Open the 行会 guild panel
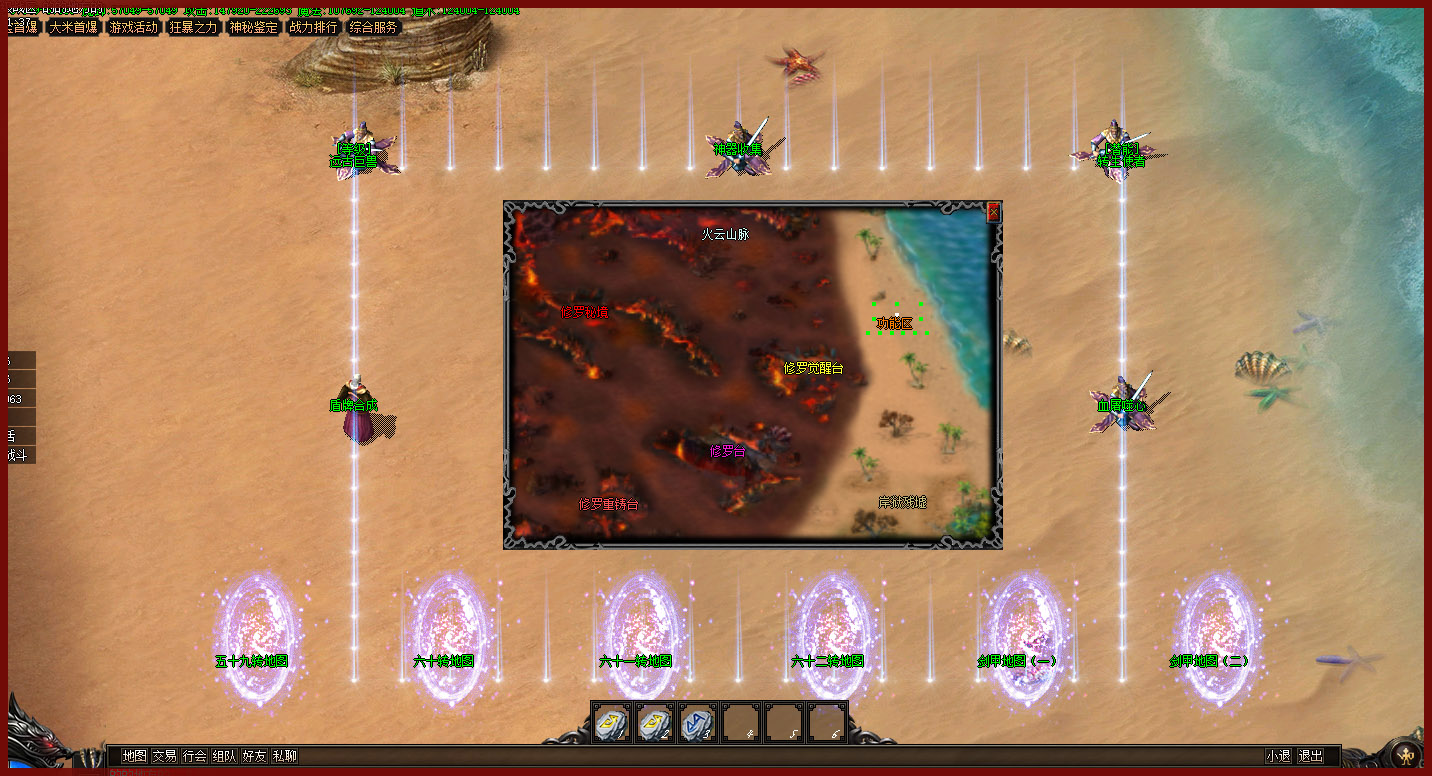The height and width of the screenshot is (776, 1432). coord(195,756)
